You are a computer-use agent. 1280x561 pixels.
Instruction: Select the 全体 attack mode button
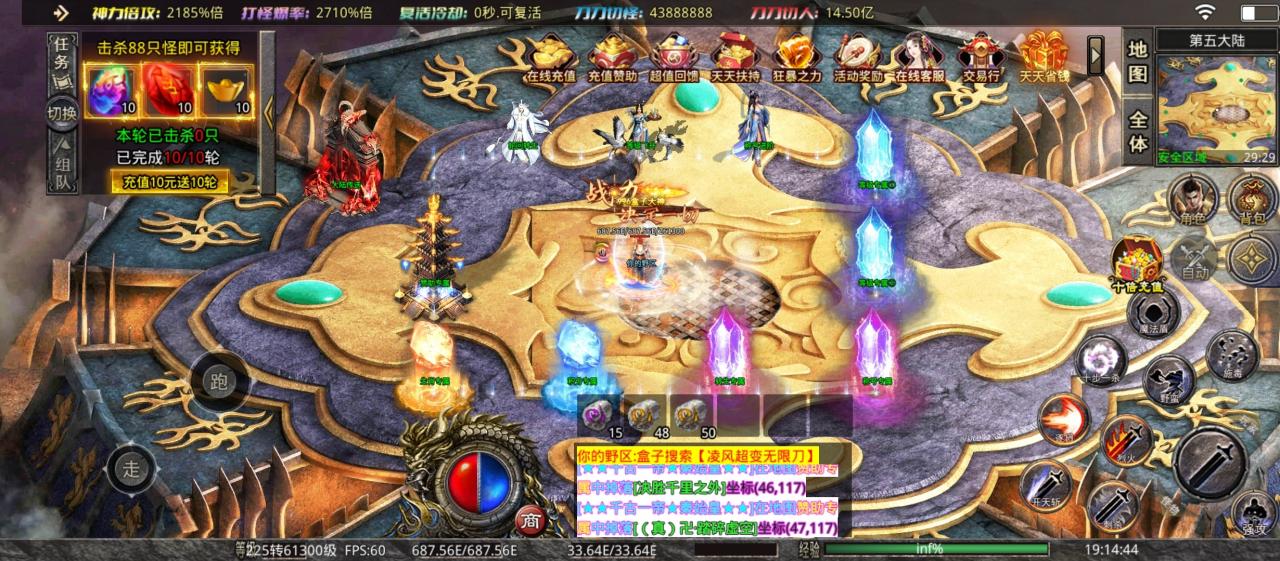pos(1138,130)
